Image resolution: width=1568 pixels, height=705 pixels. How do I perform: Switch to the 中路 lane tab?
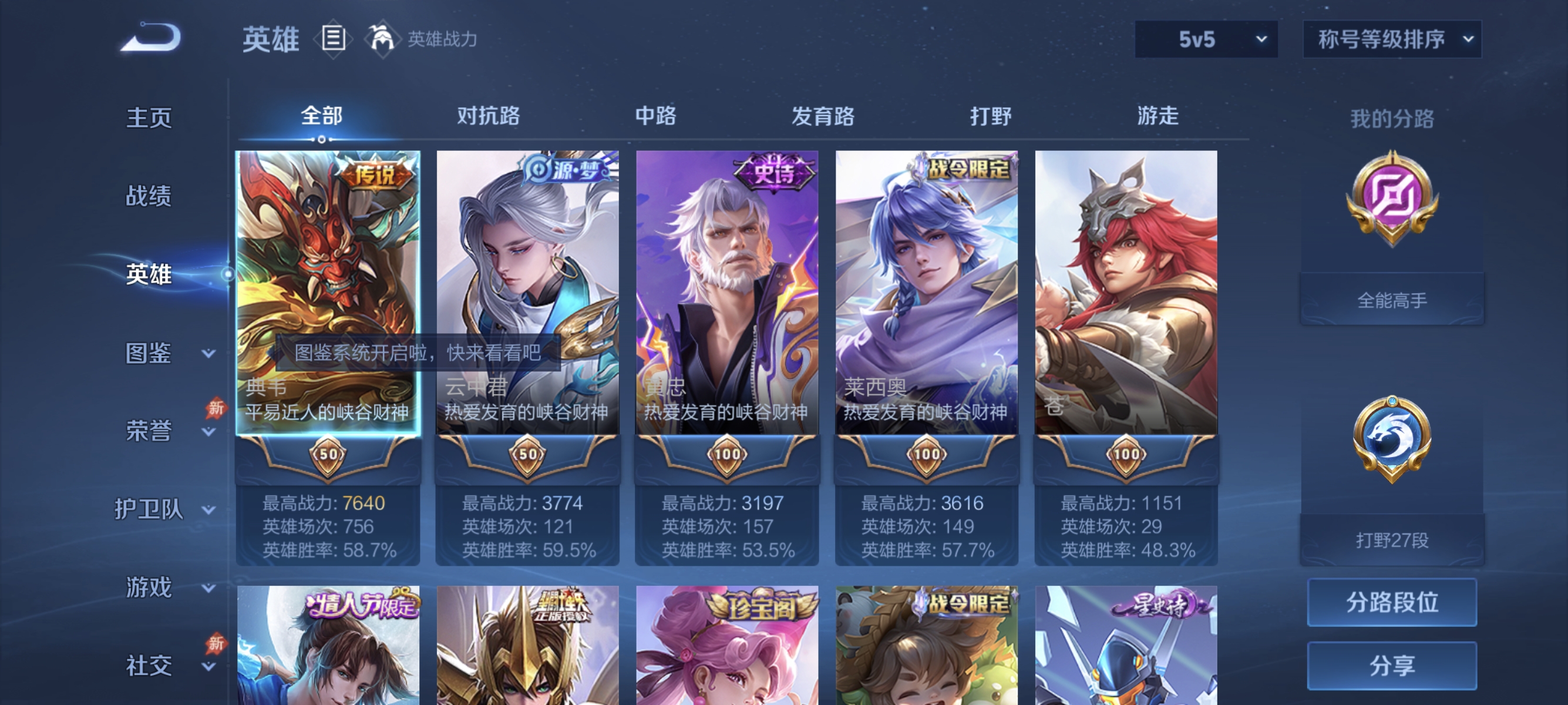[x=655, y=117]
